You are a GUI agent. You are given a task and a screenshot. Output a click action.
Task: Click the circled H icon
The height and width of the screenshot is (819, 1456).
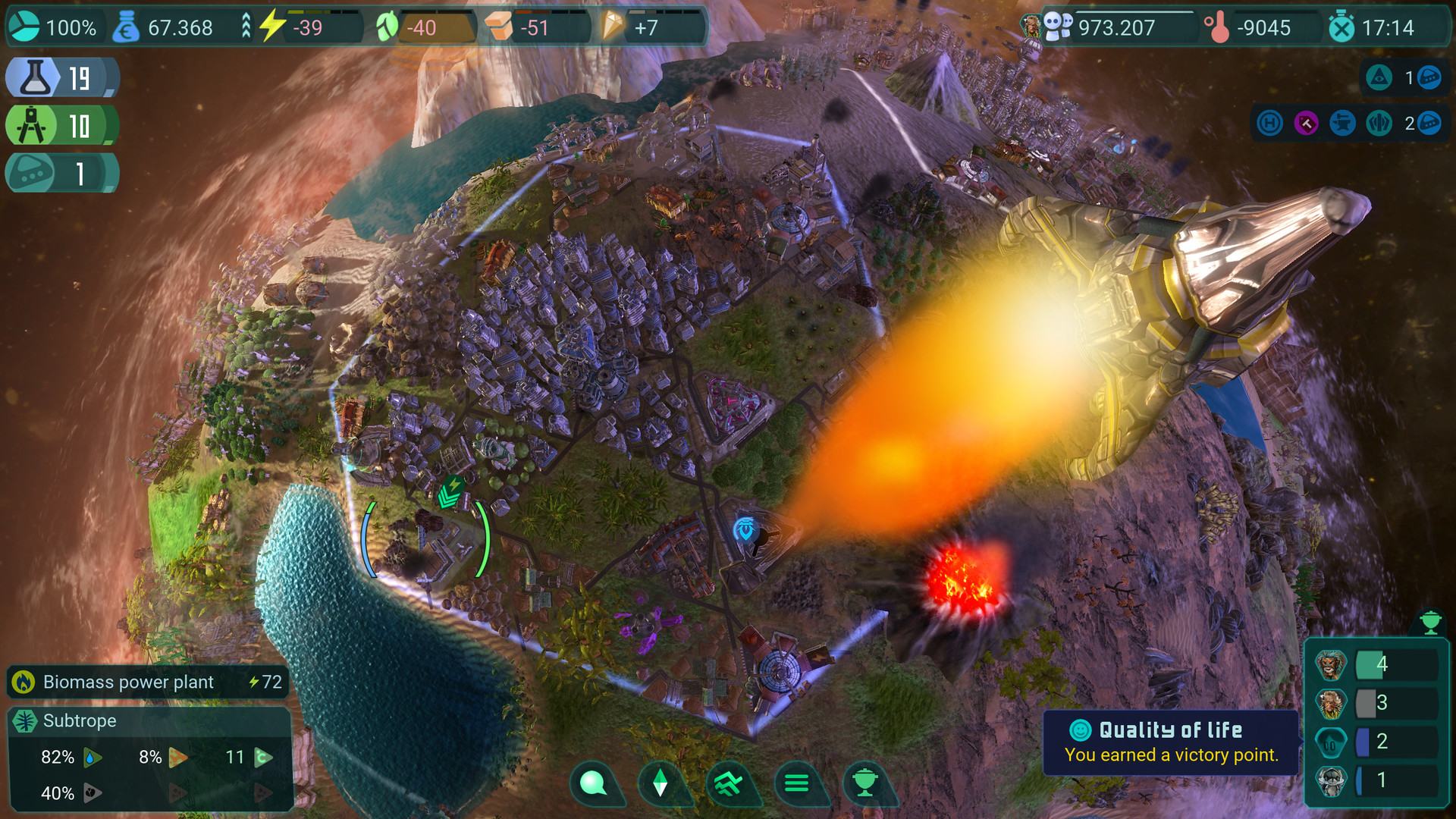(x=1269, y=123)
